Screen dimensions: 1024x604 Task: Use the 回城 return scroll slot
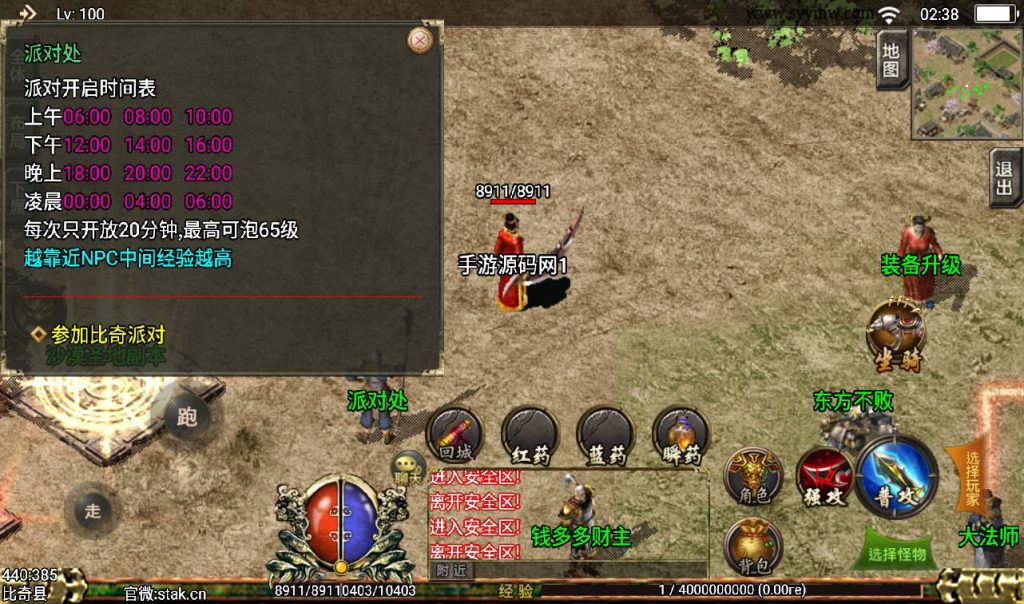point(455,435)
